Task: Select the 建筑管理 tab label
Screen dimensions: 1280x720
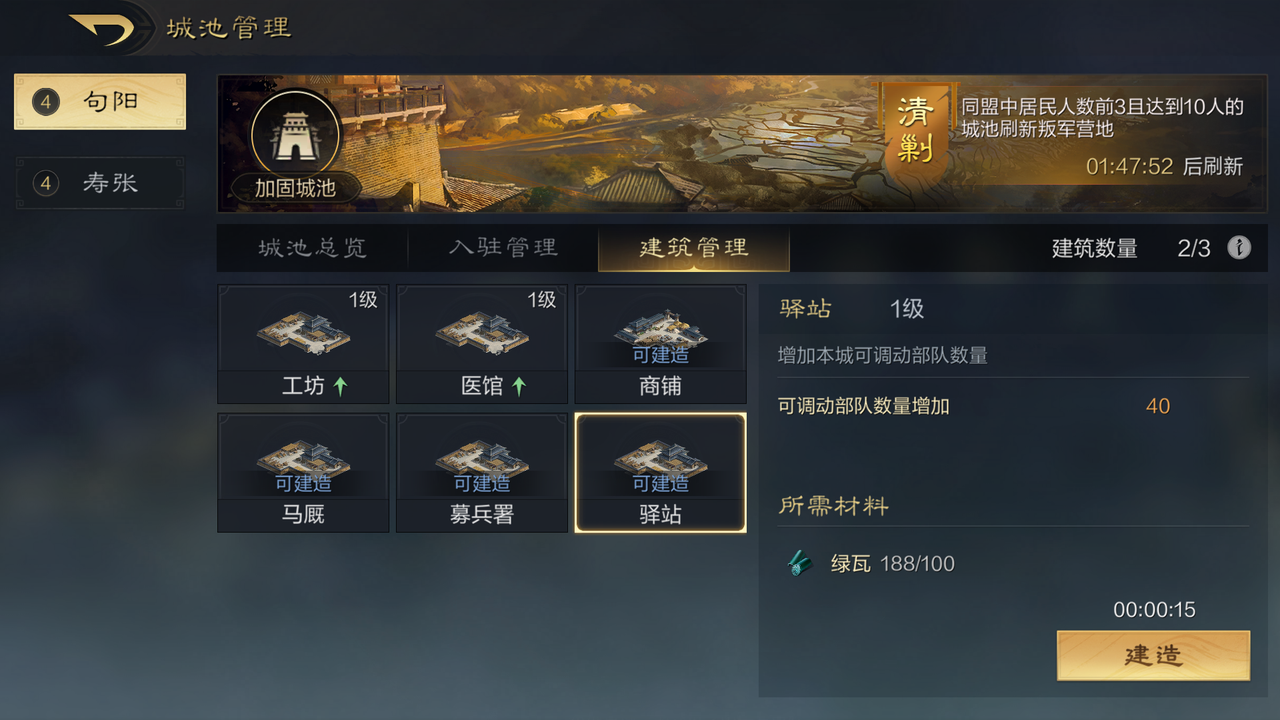Action: pos(693,249)
